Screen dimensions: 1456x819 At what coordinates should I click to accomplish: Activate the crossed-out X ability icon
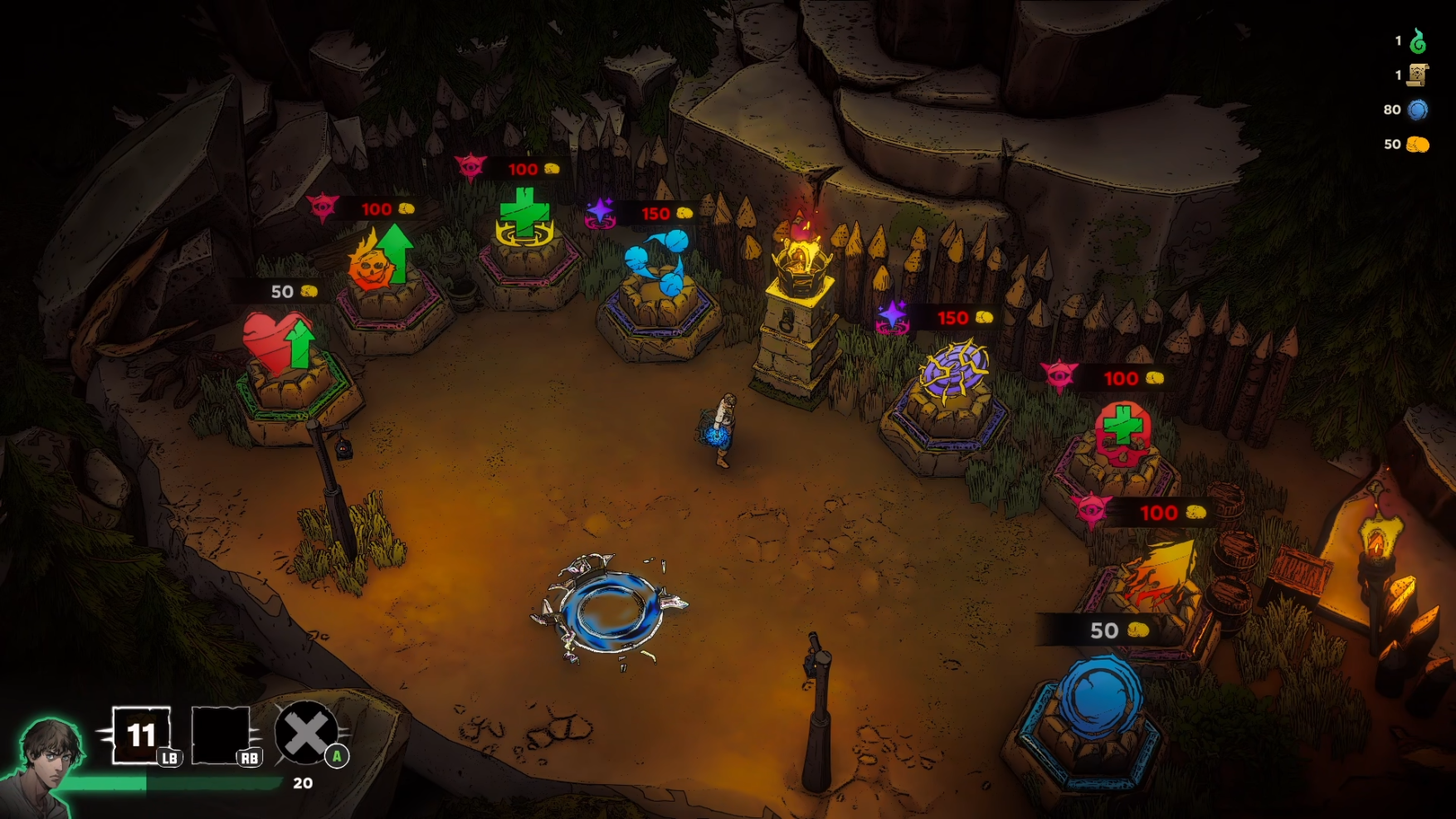[306, 733]
